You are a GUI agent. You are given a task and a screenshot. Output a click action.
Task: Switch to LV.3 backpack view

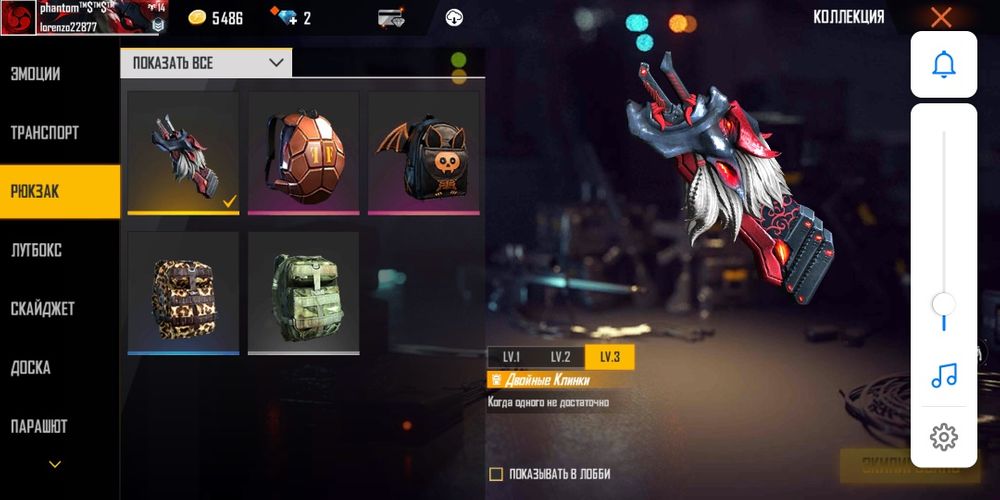[609, 357]
